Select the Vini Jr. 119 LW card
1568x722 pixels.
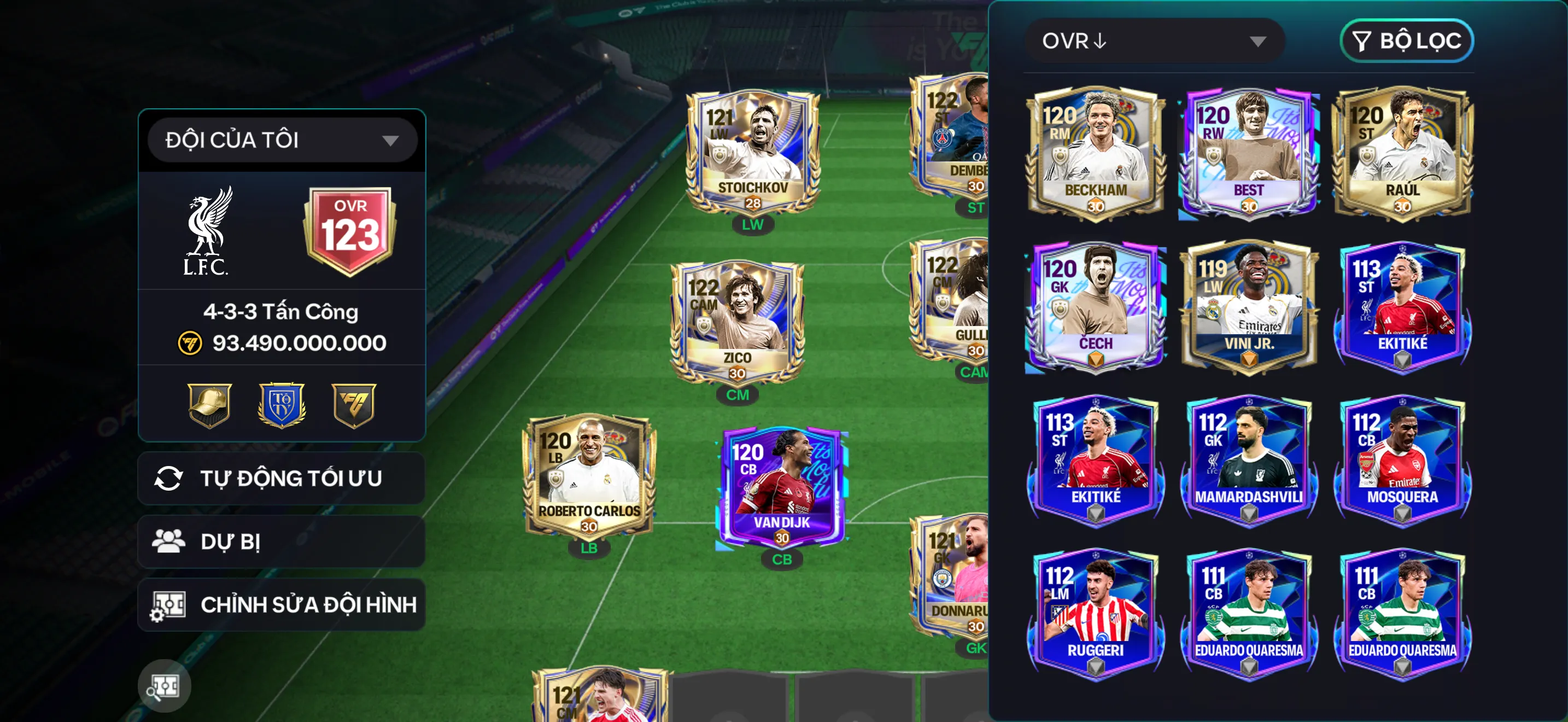(x=1249, y=307)
